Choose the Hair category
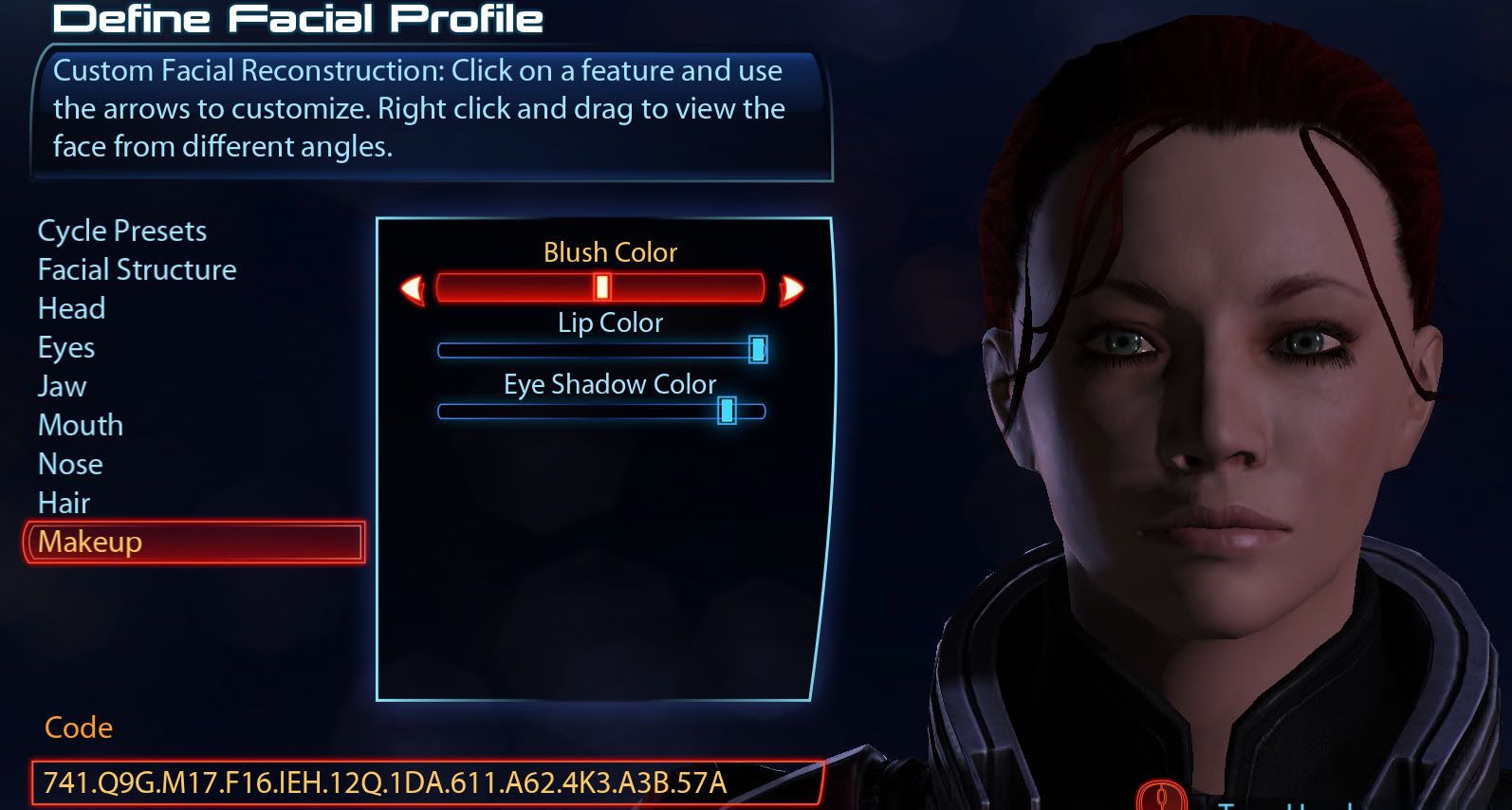This screenshot has height=810, width=1512. [x=64, y=503]
